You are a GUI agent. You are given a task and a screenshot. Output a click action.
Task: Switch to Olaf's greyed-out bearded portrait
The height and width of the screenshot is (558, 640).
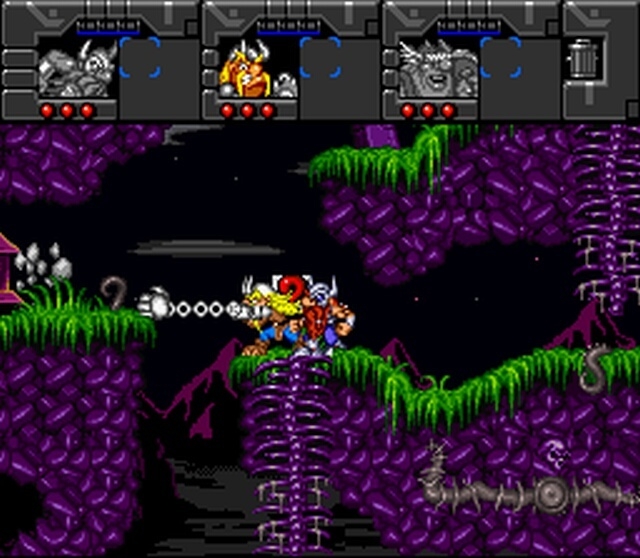[428, 68]
